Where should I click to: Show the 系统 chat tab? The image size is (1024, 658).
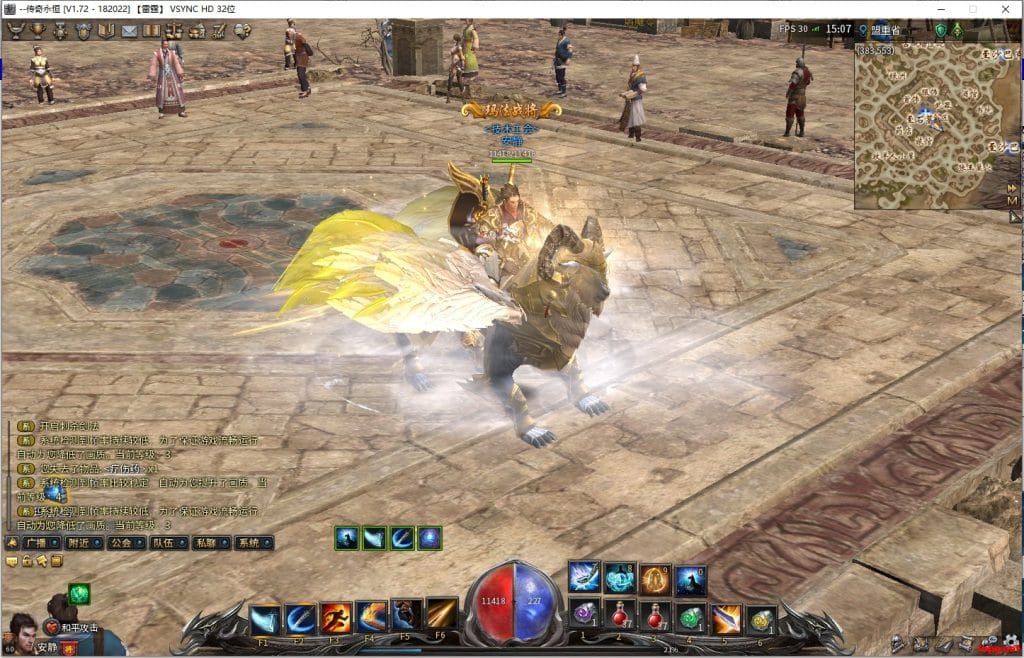(x=248, y=543)
